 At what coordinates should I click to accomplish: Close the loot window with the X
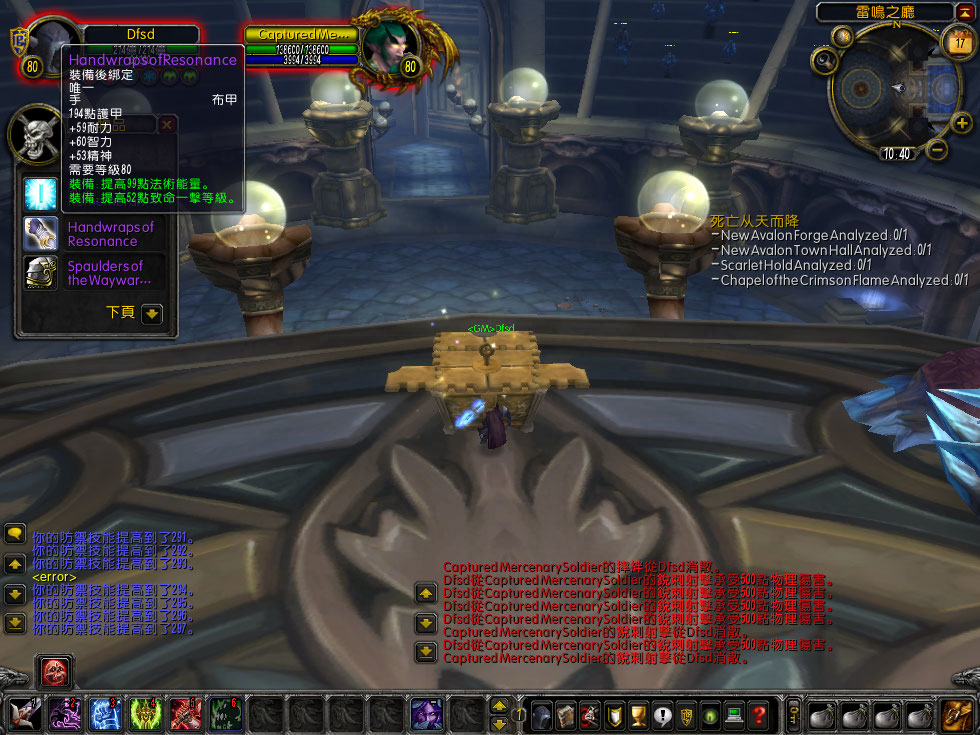point(167,125)
